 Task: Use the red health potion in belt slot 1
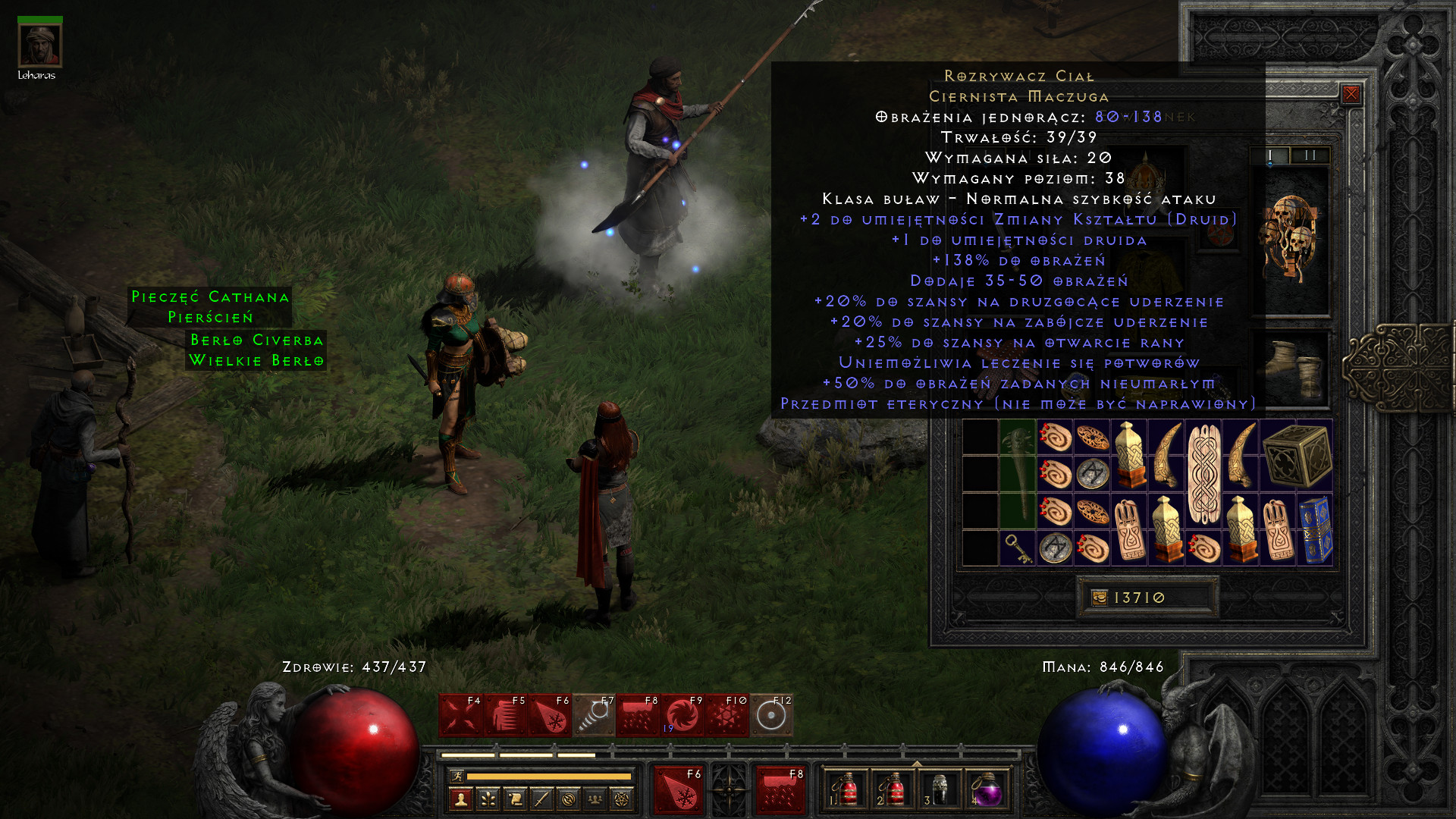(x=844, y=791)
